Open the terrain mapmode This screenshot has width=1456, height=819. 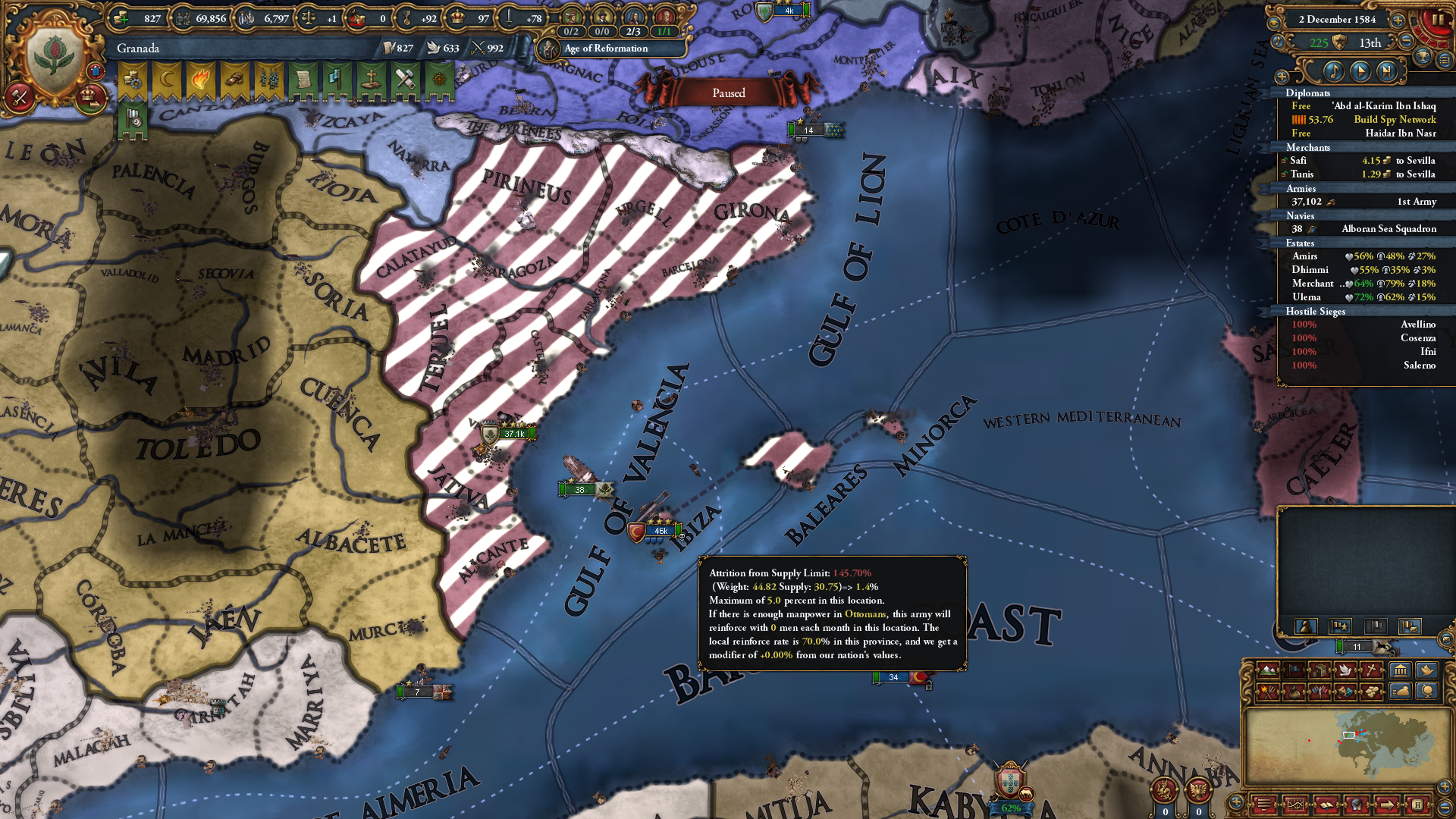1267,671
